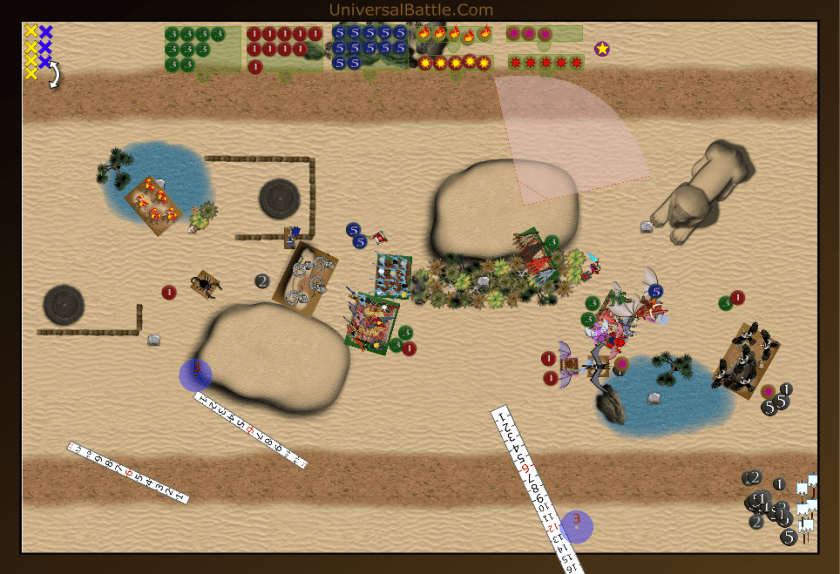The height and width of the screenshot is (574, 840).
Task: Select the tray of blue 5 tokens
Action: coord(369,48)
